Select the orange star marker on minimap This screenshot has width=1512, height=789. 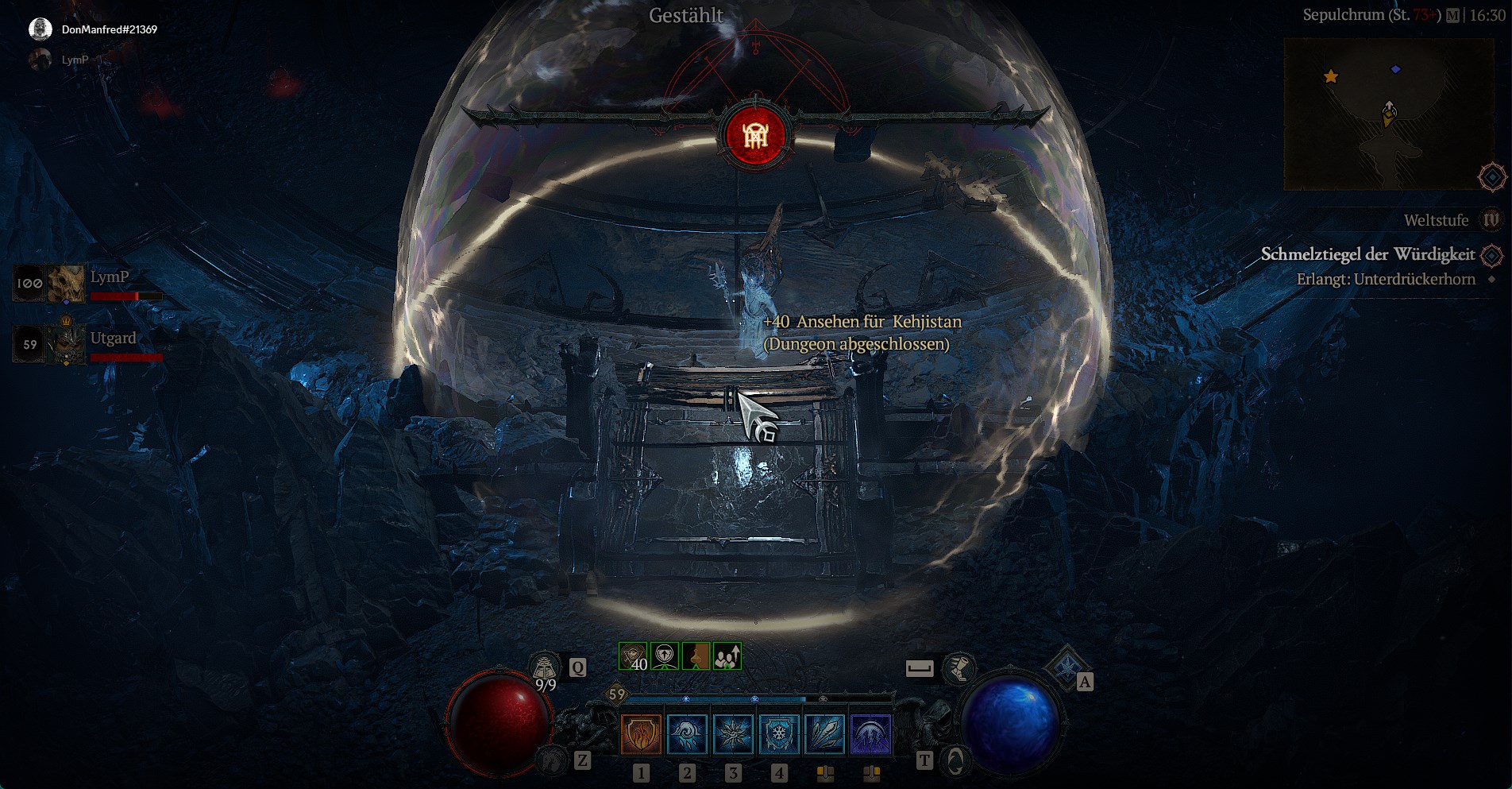[x=1331, y=76]
